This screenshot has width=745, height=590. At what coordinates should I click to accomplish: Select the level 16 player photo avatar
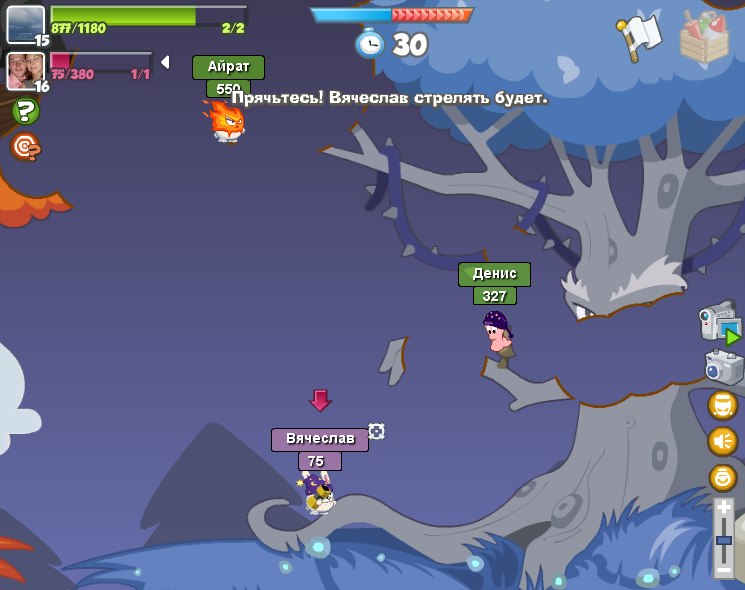click(25, 70)
